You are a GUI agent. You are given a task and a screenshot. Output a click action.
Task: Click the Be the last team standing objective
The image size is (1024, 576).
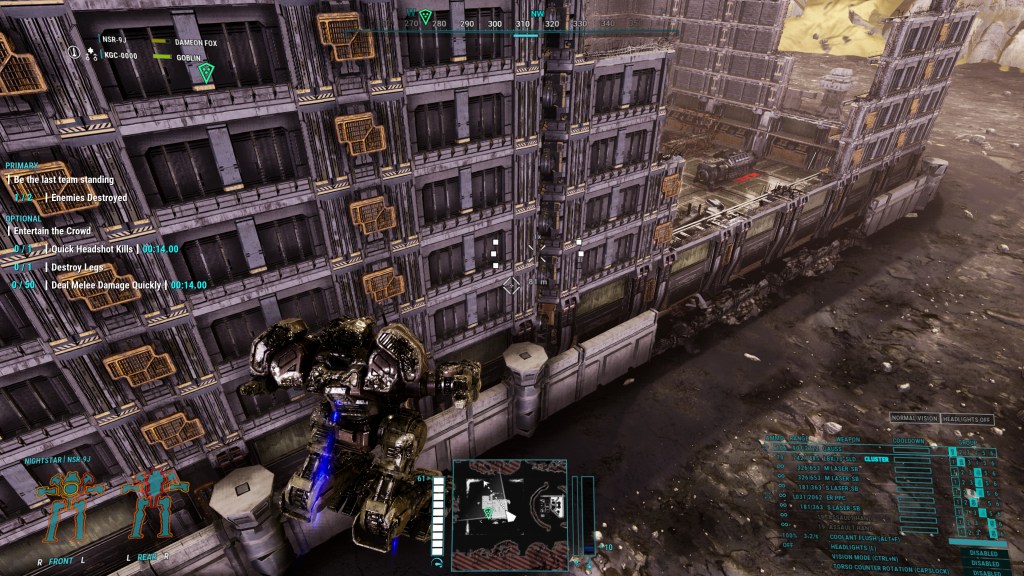point(64,180)
